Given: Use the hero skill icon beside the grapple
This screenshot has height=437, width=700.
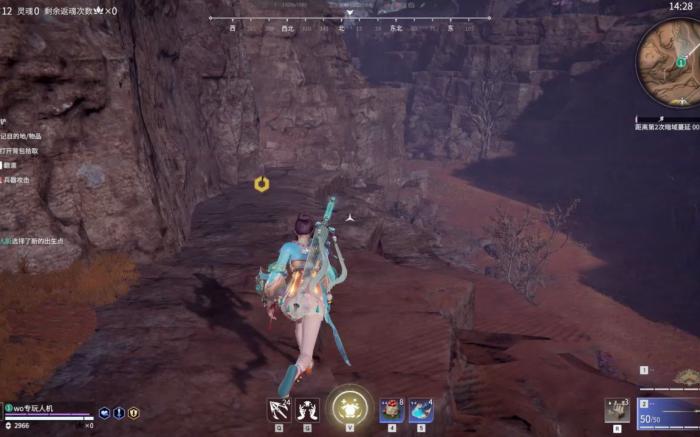Looking at the screenshot, I should coord(307,409).
